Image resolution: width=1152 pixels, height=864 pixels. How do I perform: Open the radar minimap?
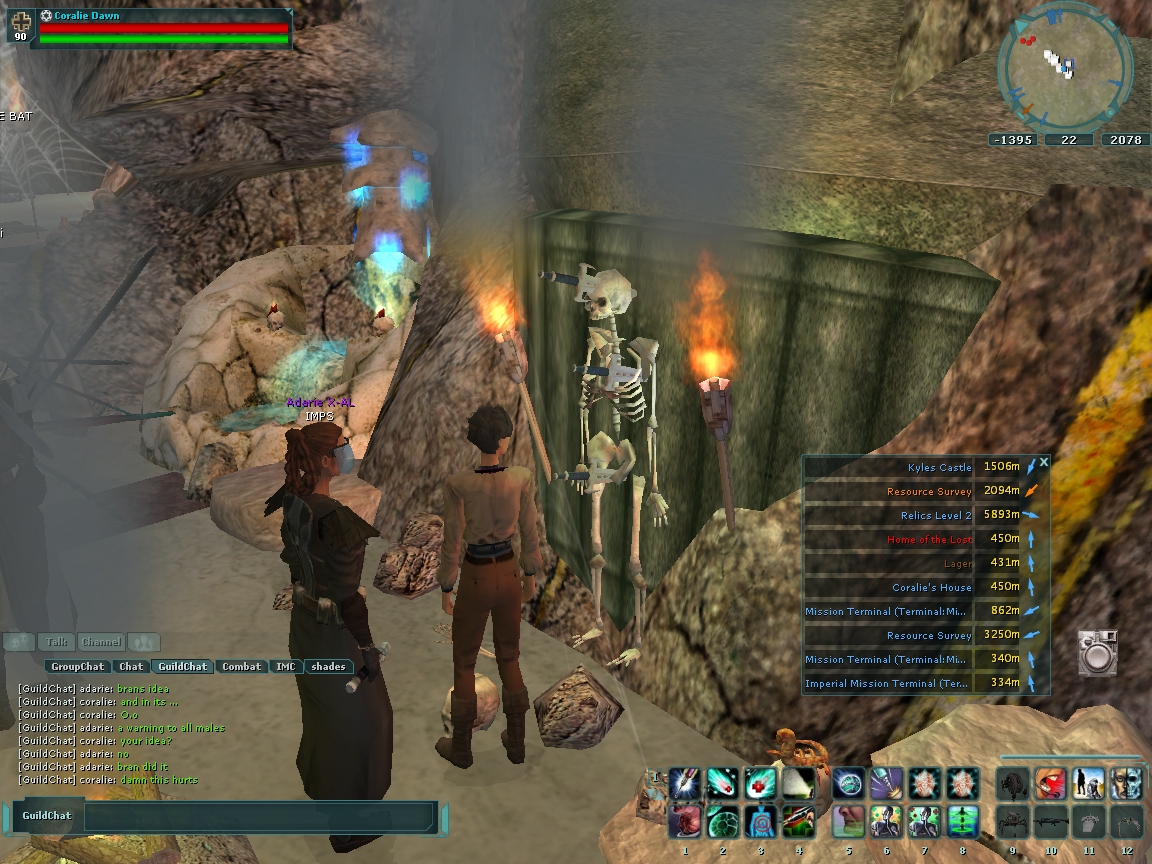[x=1066, y=66]
